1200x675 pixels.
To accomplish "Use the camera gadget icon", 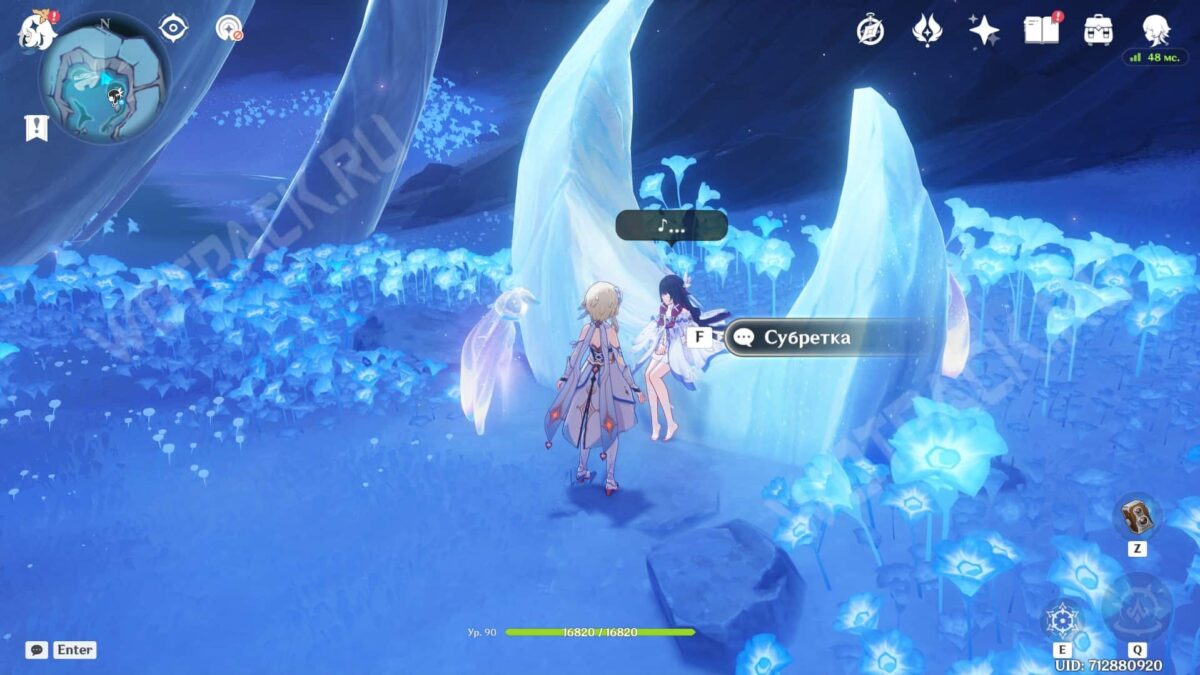I will (x=1137, y=517).
